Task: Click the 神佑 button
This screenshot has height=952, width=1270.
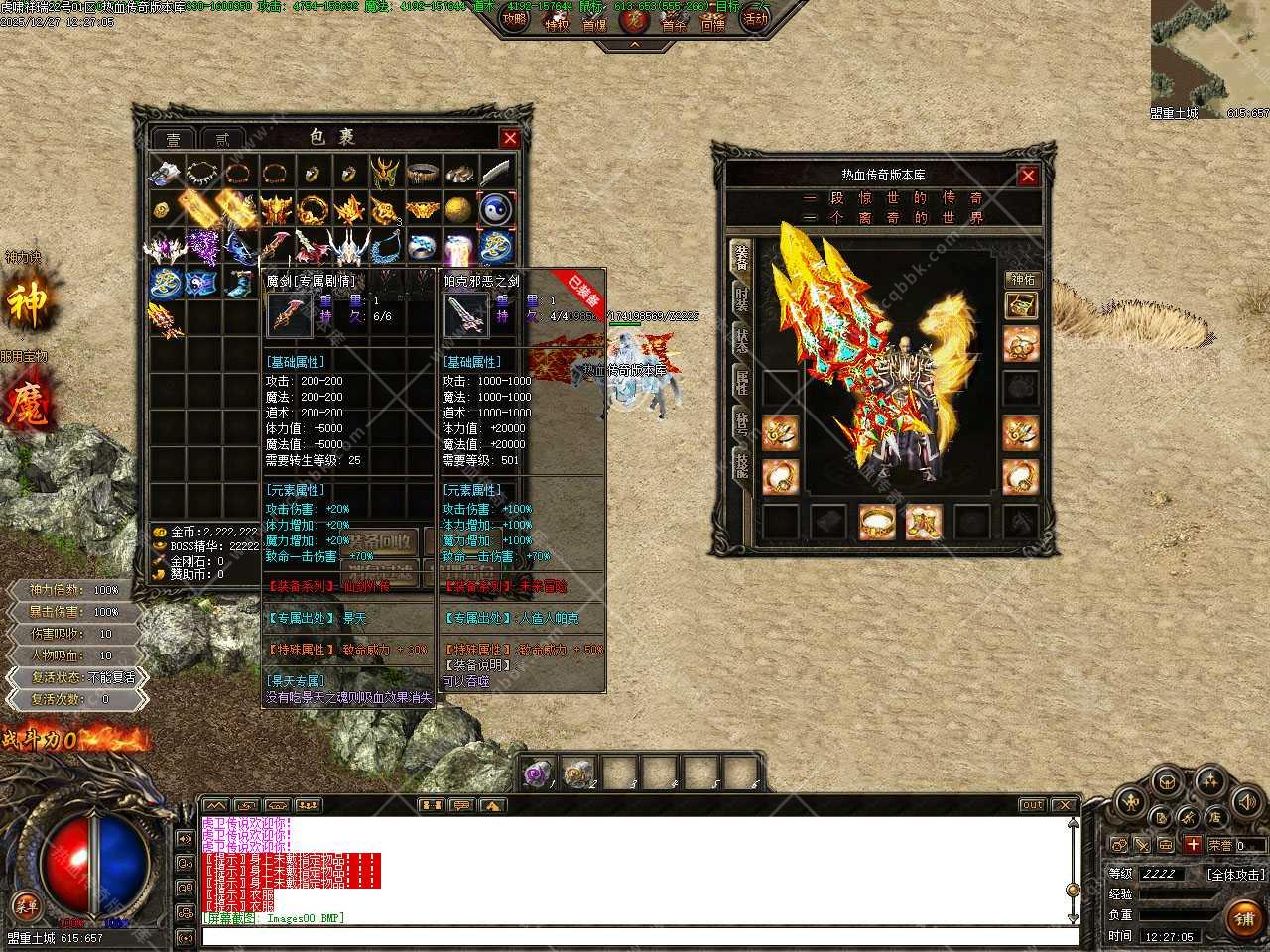Action: [x=1021, y=280]
